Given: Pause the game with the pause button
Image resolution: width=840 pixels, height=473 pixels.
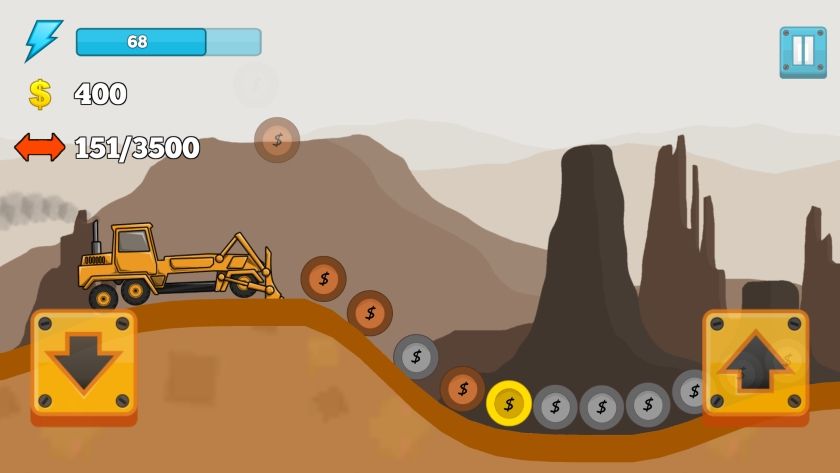Looking at the screenshot, I should point(803,52).
